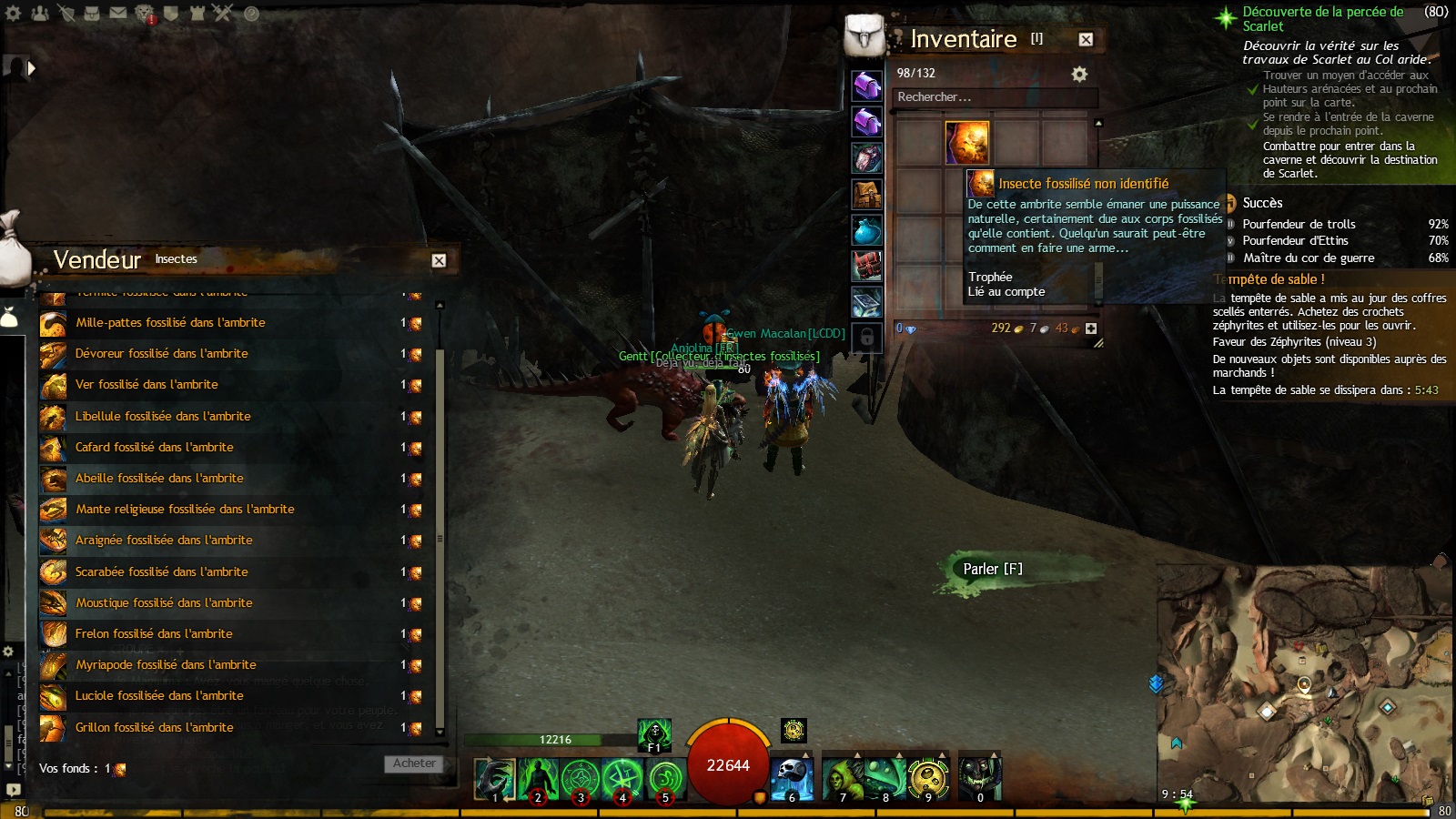Activate the green spiral skill 5
Viewport: 1456px width, 819px height.
tap(665, 779)
